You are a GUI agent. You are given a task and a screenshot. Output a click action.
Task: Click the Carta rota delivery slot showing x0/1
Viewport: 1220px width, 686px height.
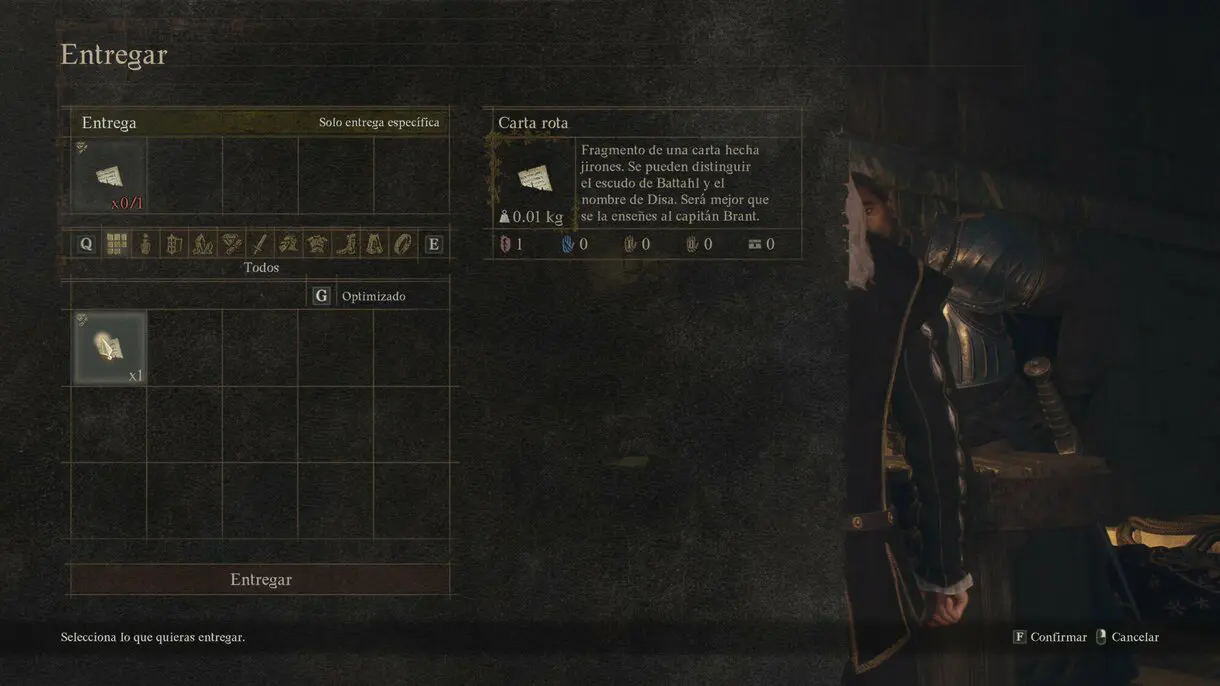(109, 176)
